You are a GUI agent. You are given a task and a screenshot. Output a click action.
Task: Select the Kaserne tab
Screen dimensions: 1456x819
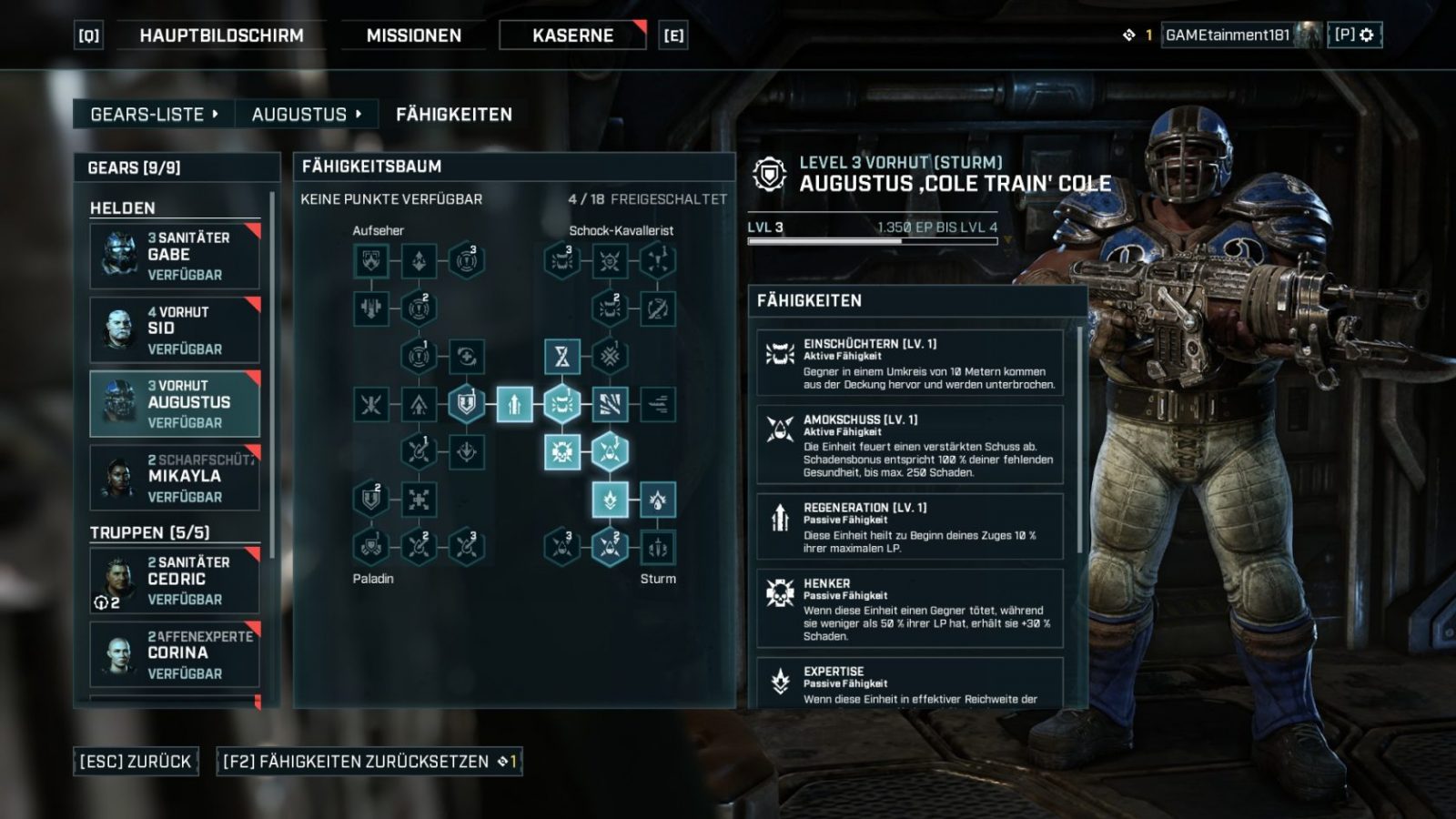(572, 35)
